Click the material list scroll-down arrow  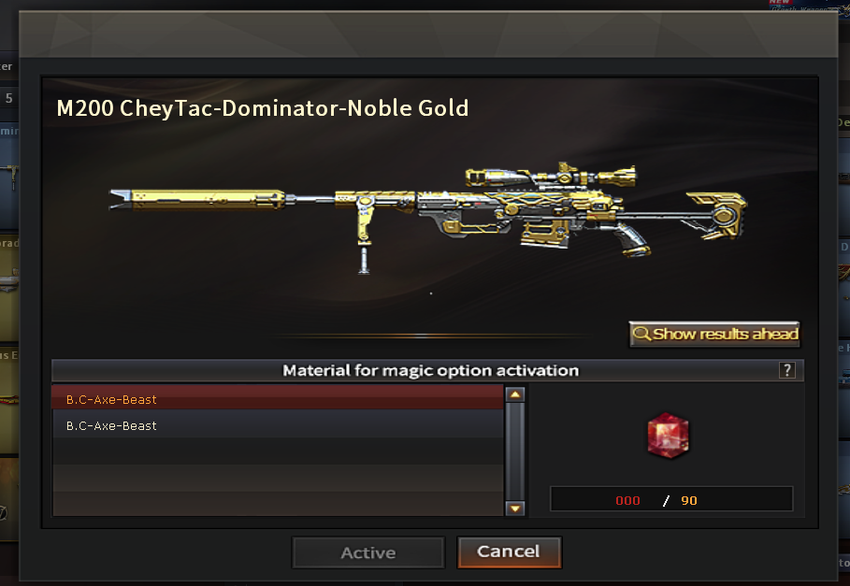point(516,508)
